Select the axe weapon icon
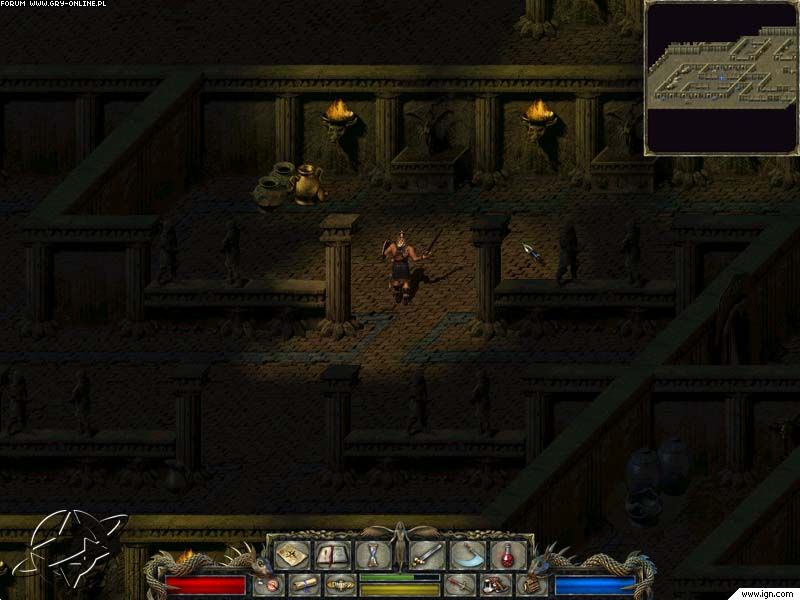Image resolution: width=800 pixels, height=600 pixels. pos(466,554)
